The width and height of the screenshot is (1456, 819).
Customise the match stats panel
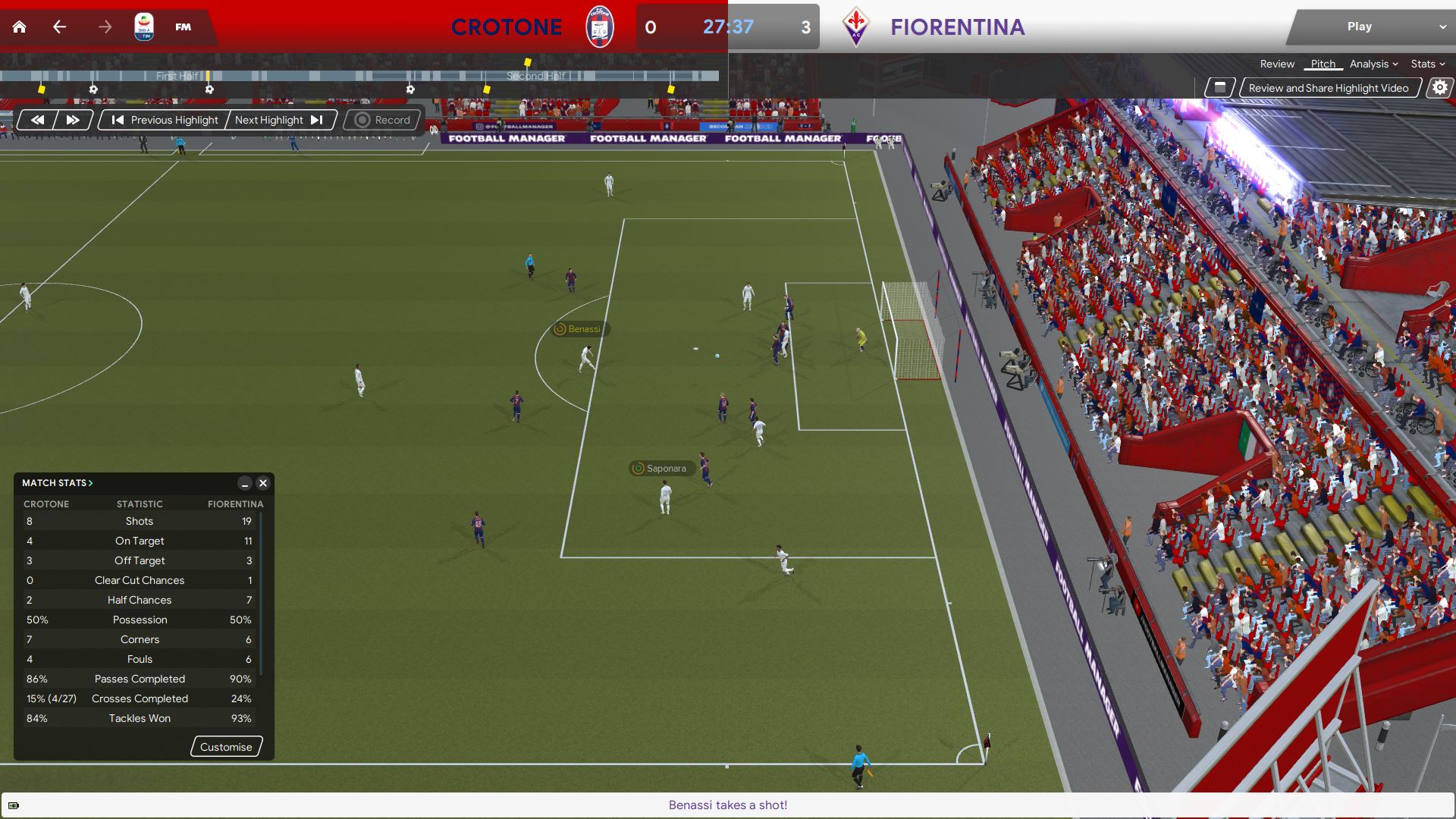click(x=226, y=747)
